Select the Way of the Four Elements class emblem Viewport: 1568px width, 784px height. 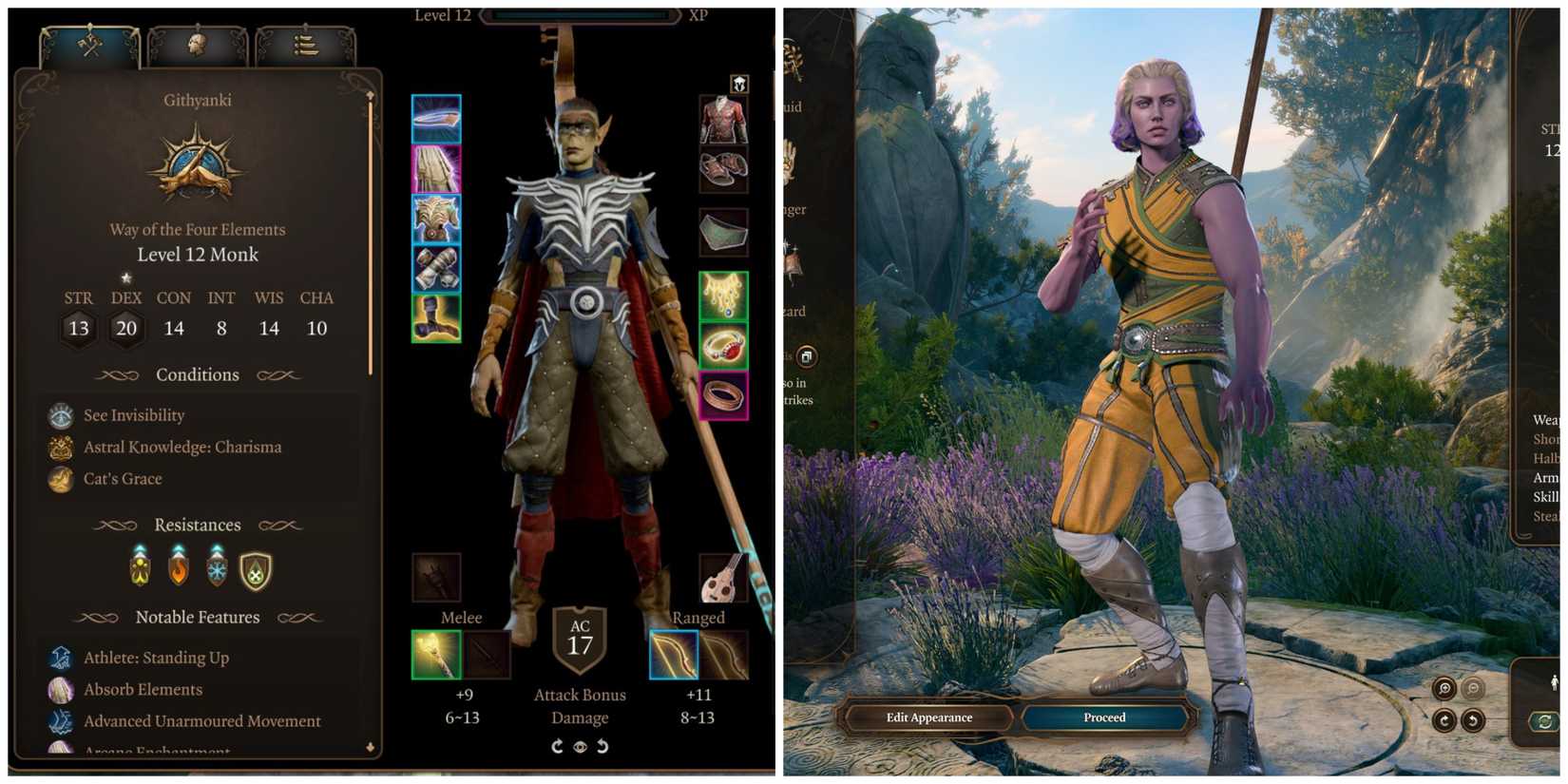(197, 163)
